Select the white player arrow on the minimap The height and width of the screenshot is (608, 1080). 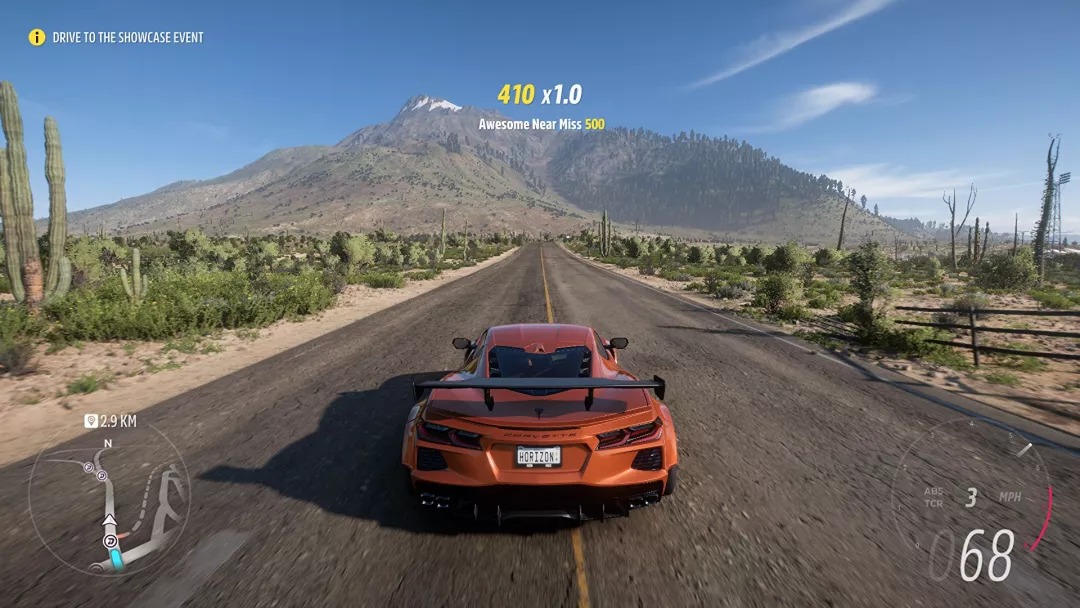109,521
